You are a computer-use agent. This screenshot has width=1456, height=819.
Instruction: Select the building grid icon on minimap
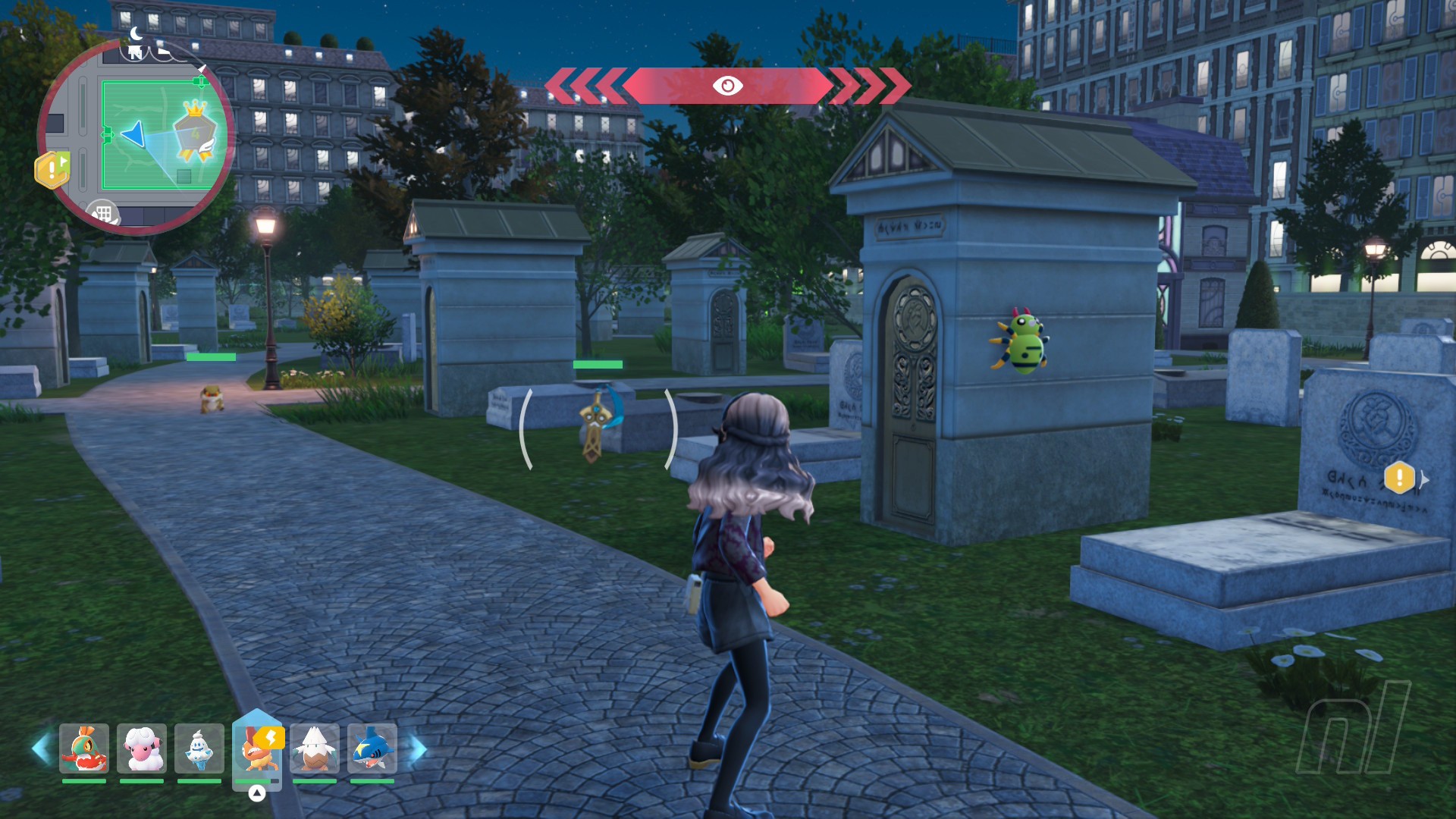[103, 213]
